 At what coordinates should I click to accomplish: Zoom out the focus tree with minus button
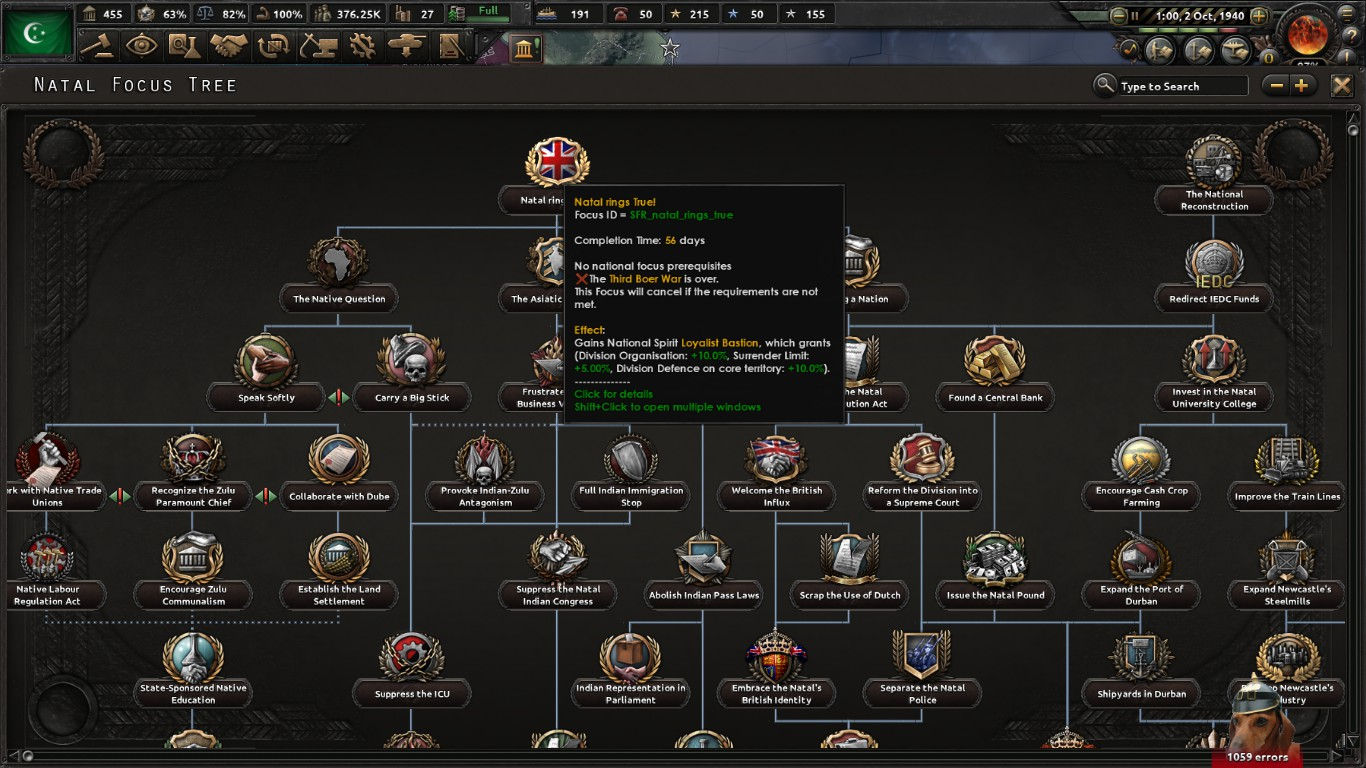(1276, 86)
